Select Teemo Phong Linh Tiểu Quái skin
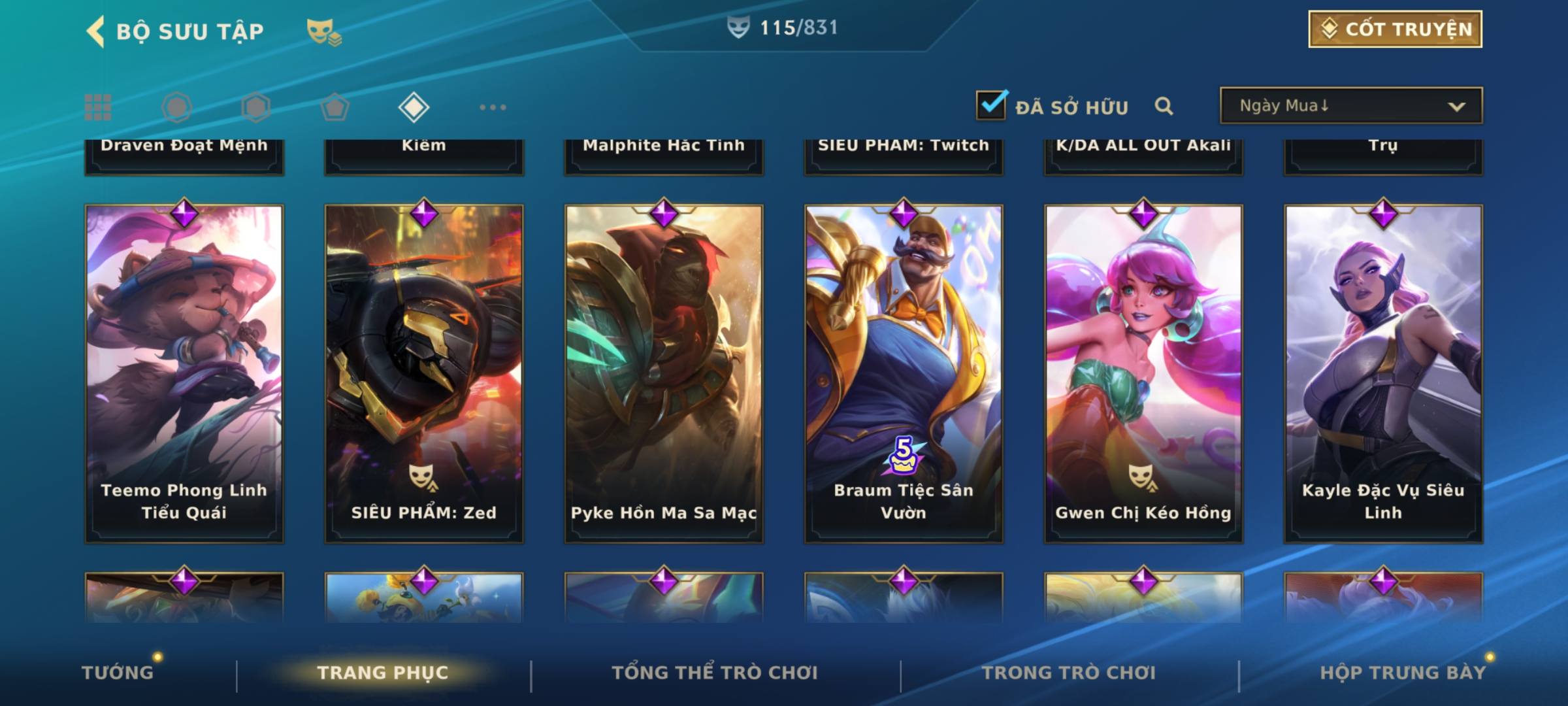The height and width of the screenshot is (706, 1568). pos(184,373)
